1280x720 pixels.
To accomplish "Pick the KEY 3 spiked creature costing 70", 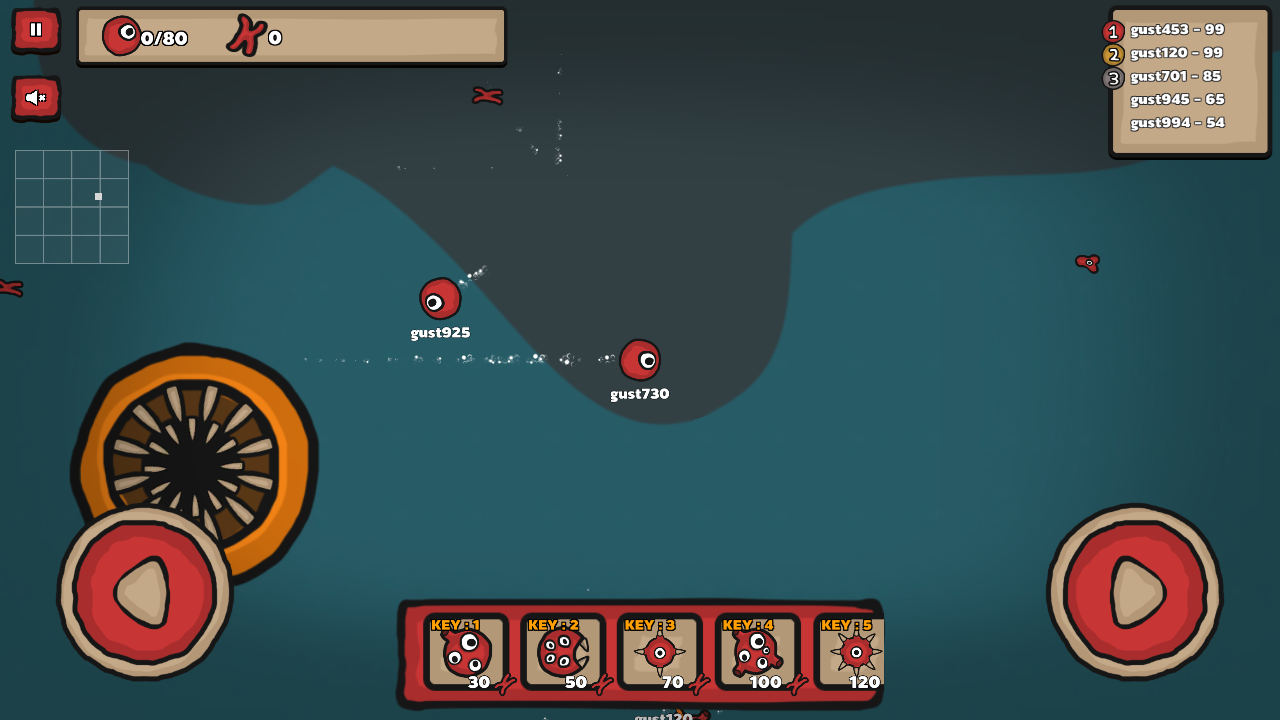I will 659,653.
